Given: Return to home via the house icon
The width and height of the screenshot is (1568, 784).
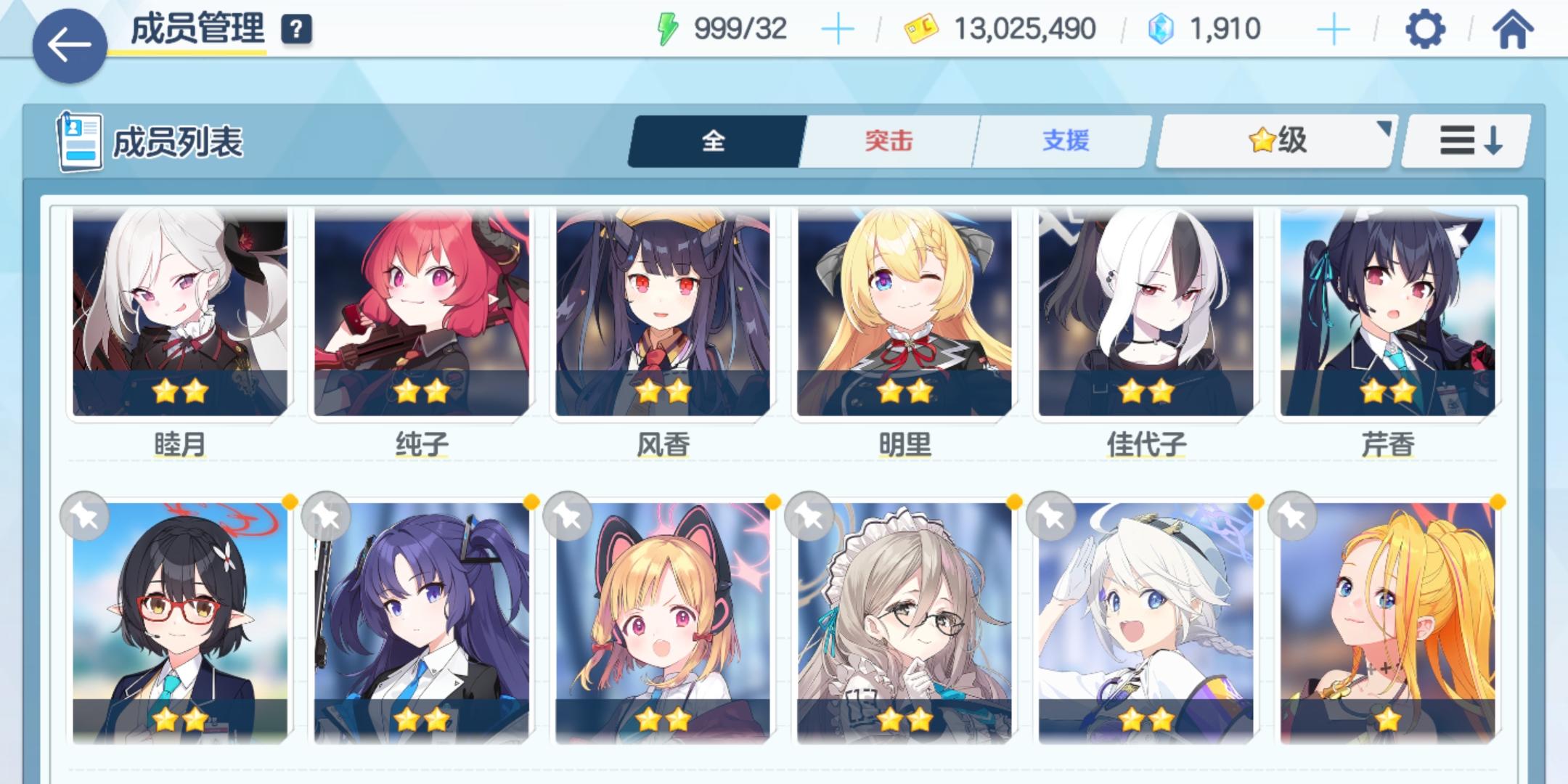Looking at the screenshot, I should (1514, 29).
